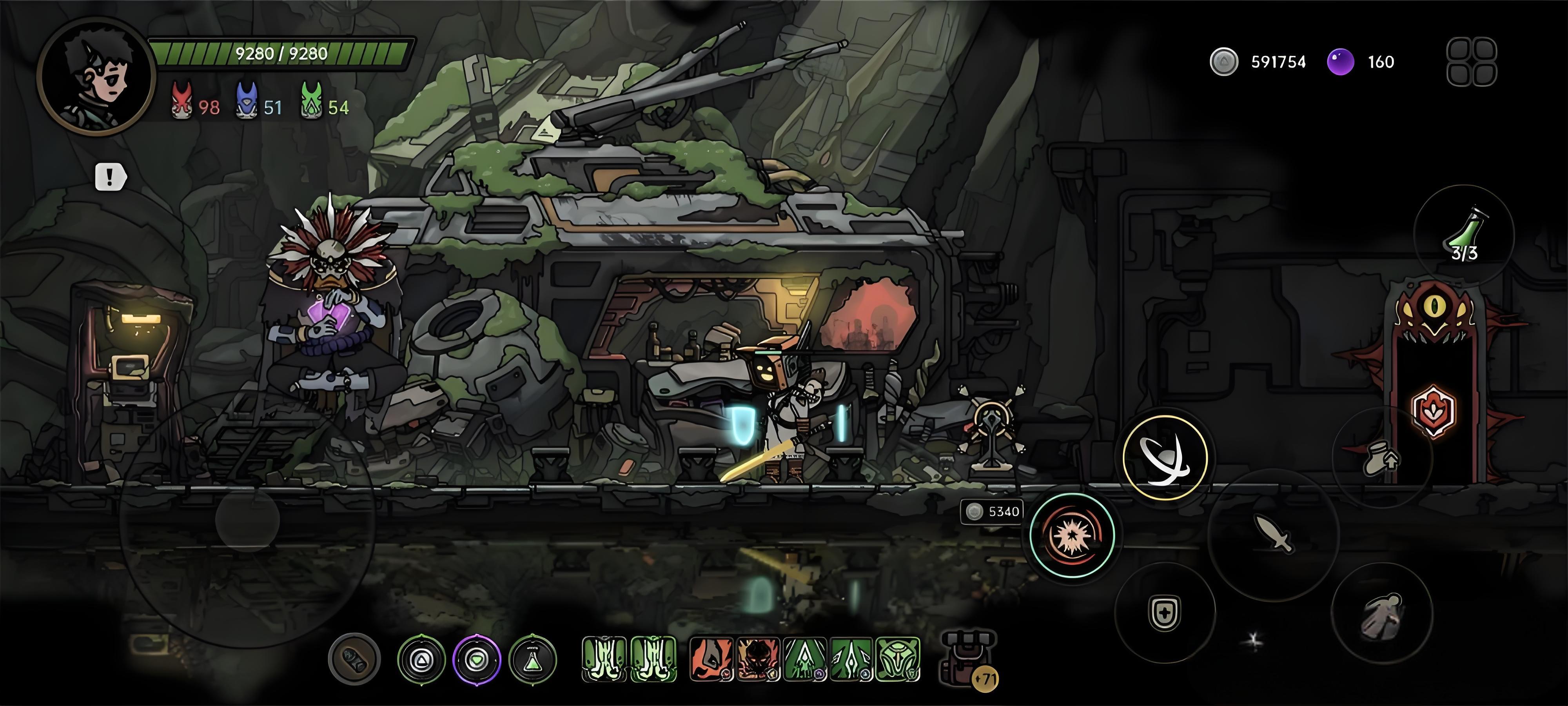Select the green helmet skill card
This screenshot has height=706, width=1568.
(x=899, y=659)
